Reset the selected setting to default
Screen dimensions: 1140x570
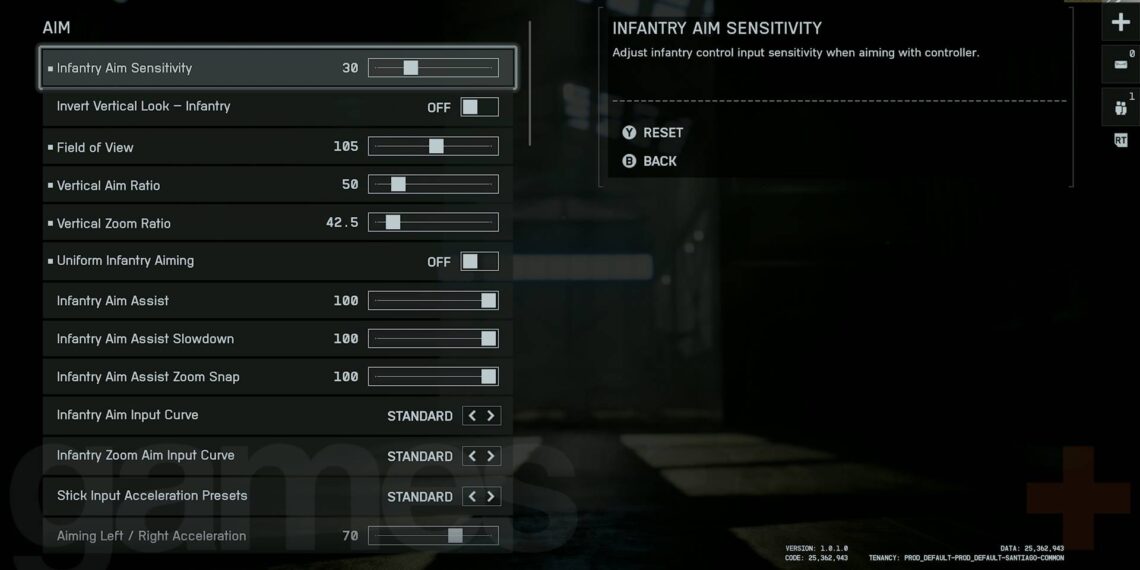click(653, 133)
